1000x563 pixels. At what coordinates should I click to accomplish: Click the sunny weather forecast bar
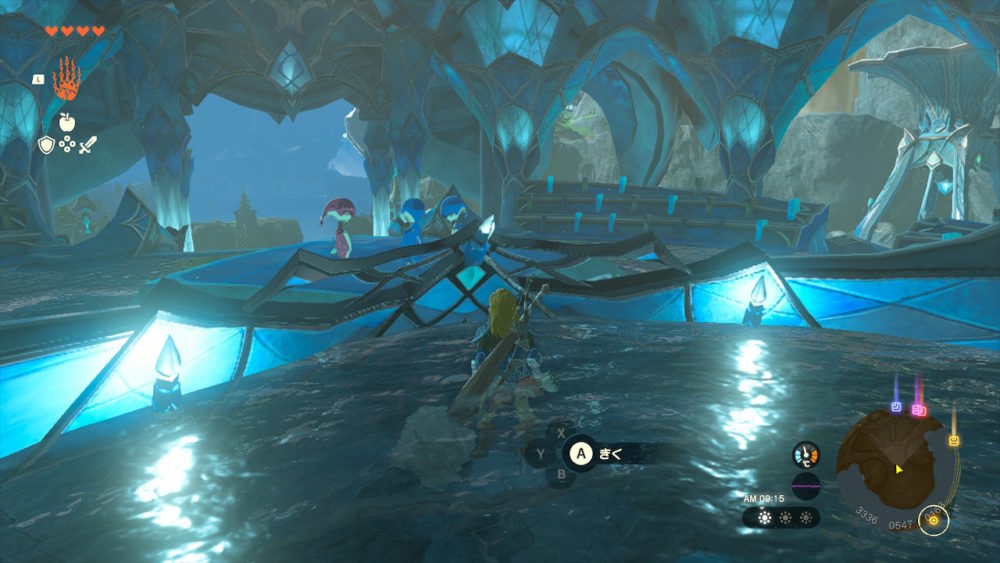tap(781, 518)
